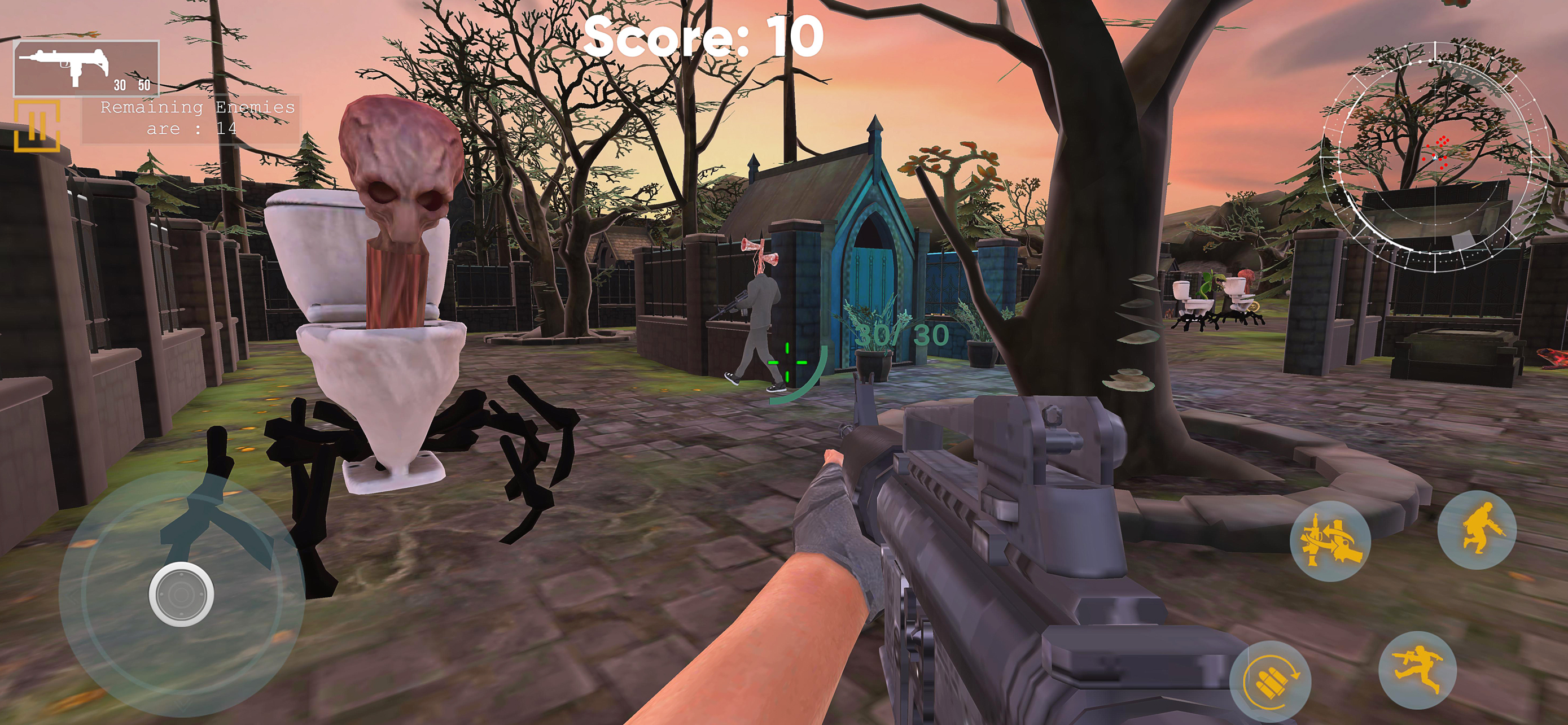The height and width of the screenshot is (725, 1568).
Task: Activate the crouching soldier button
Action: 1476,530
